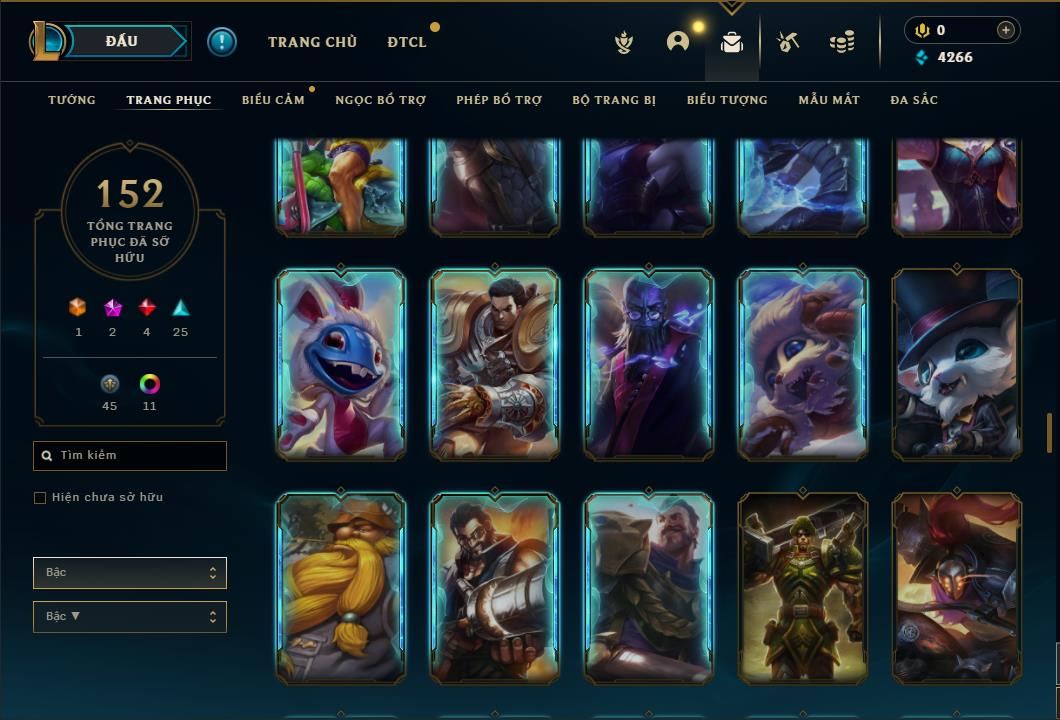Select the yellow-bearded Gragas skin card
1060x720 pixels.
click(x=341, y=587)
